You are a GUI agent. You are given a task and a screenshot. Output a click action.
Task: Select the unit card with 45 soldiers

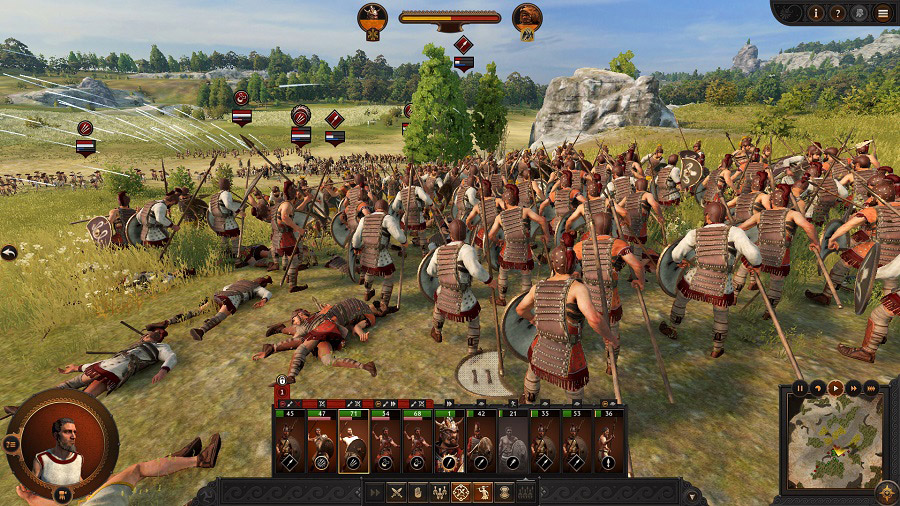click(x=289, y=441)
